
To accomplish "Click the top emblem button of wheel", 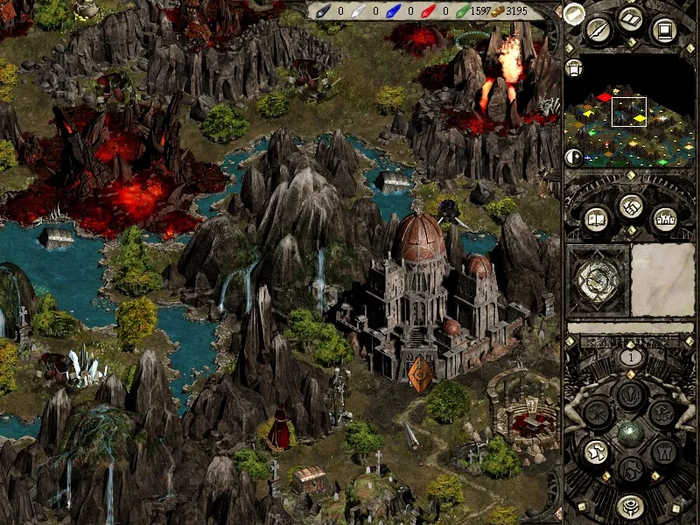I will point(629,394).
